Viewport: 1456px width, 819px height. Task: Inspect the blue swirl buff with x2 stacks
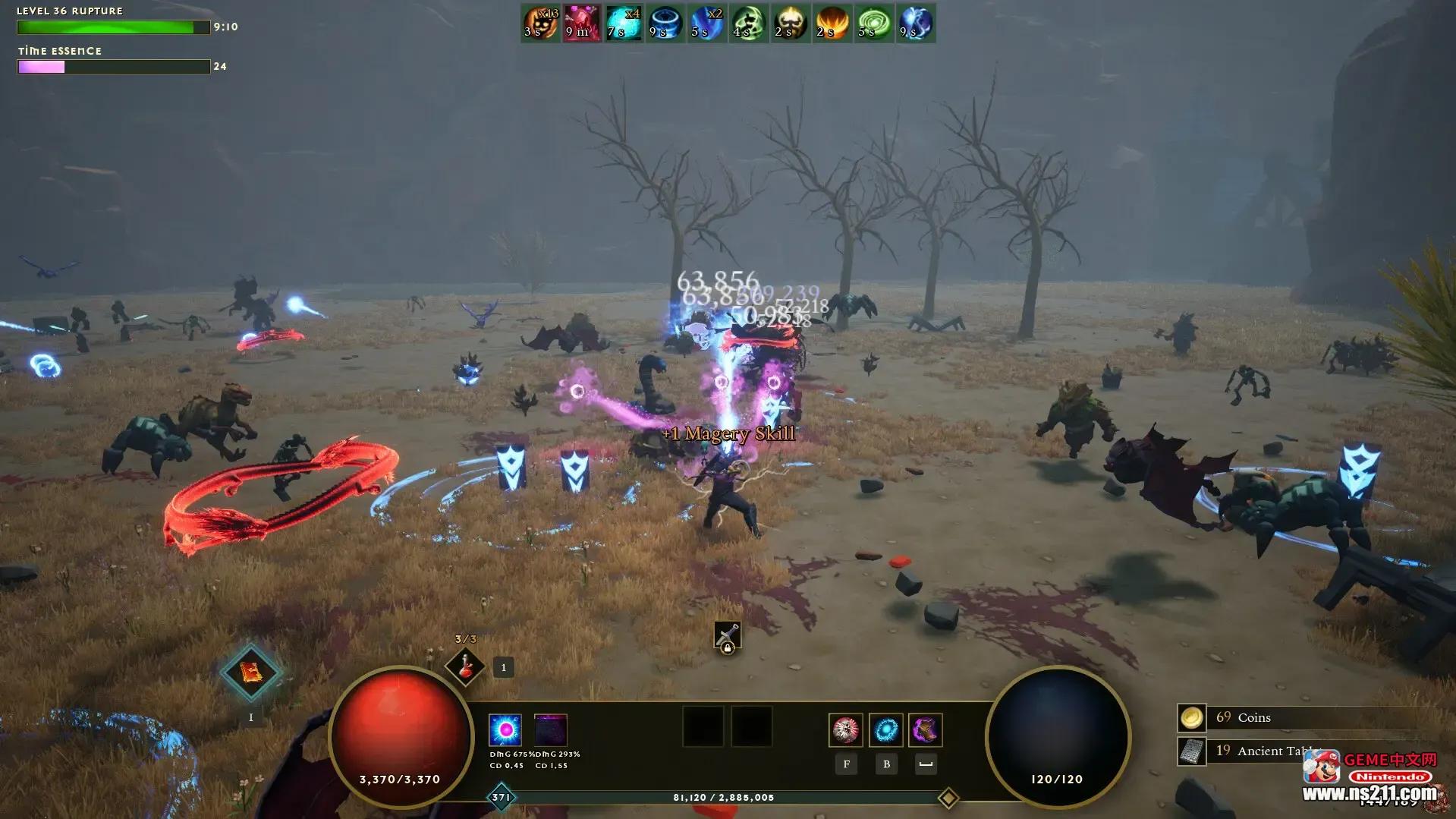click(707, 24)
